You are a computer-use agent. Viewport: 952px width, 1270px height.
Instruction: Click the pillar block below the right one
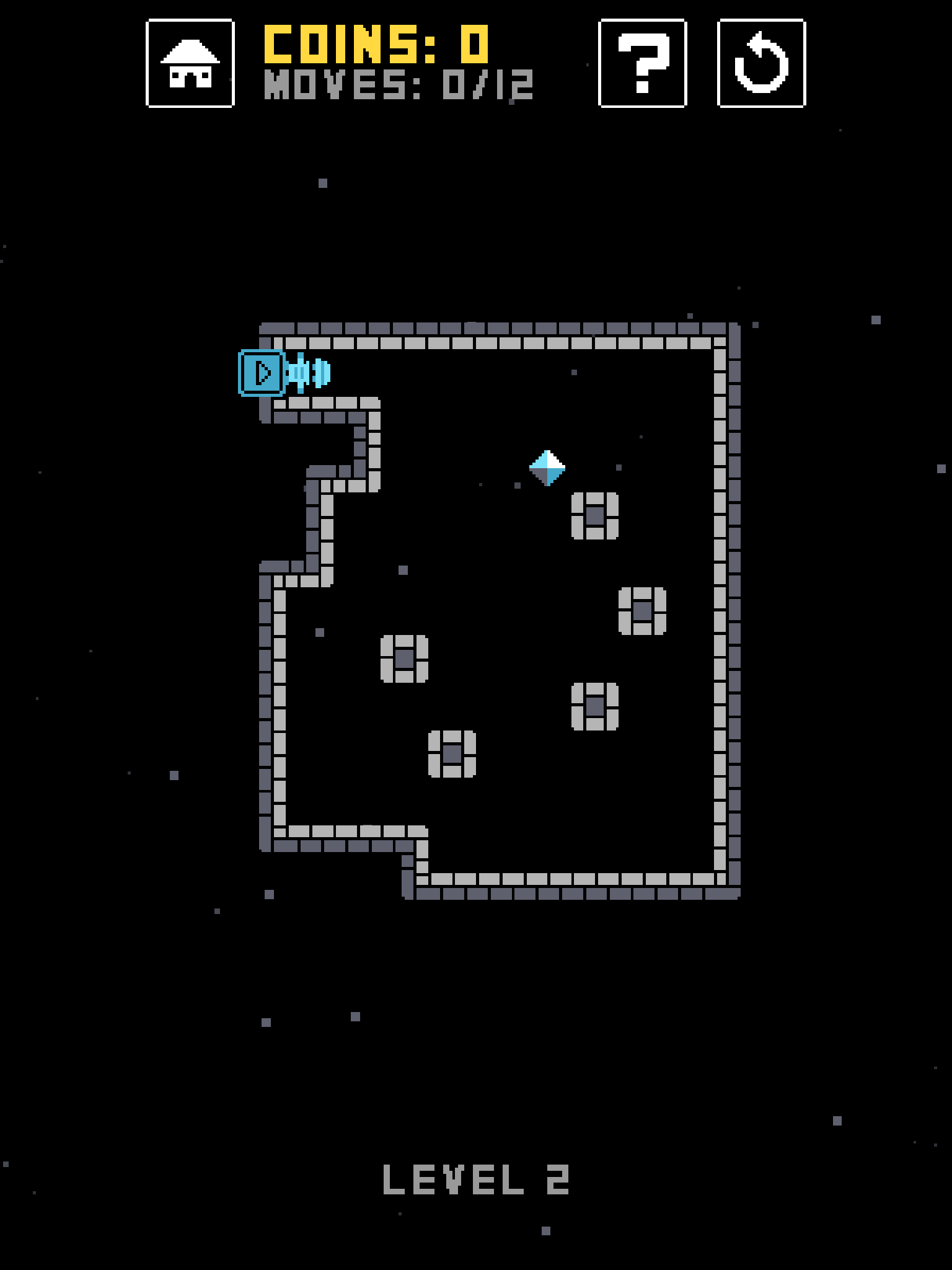tap(596, 706)
